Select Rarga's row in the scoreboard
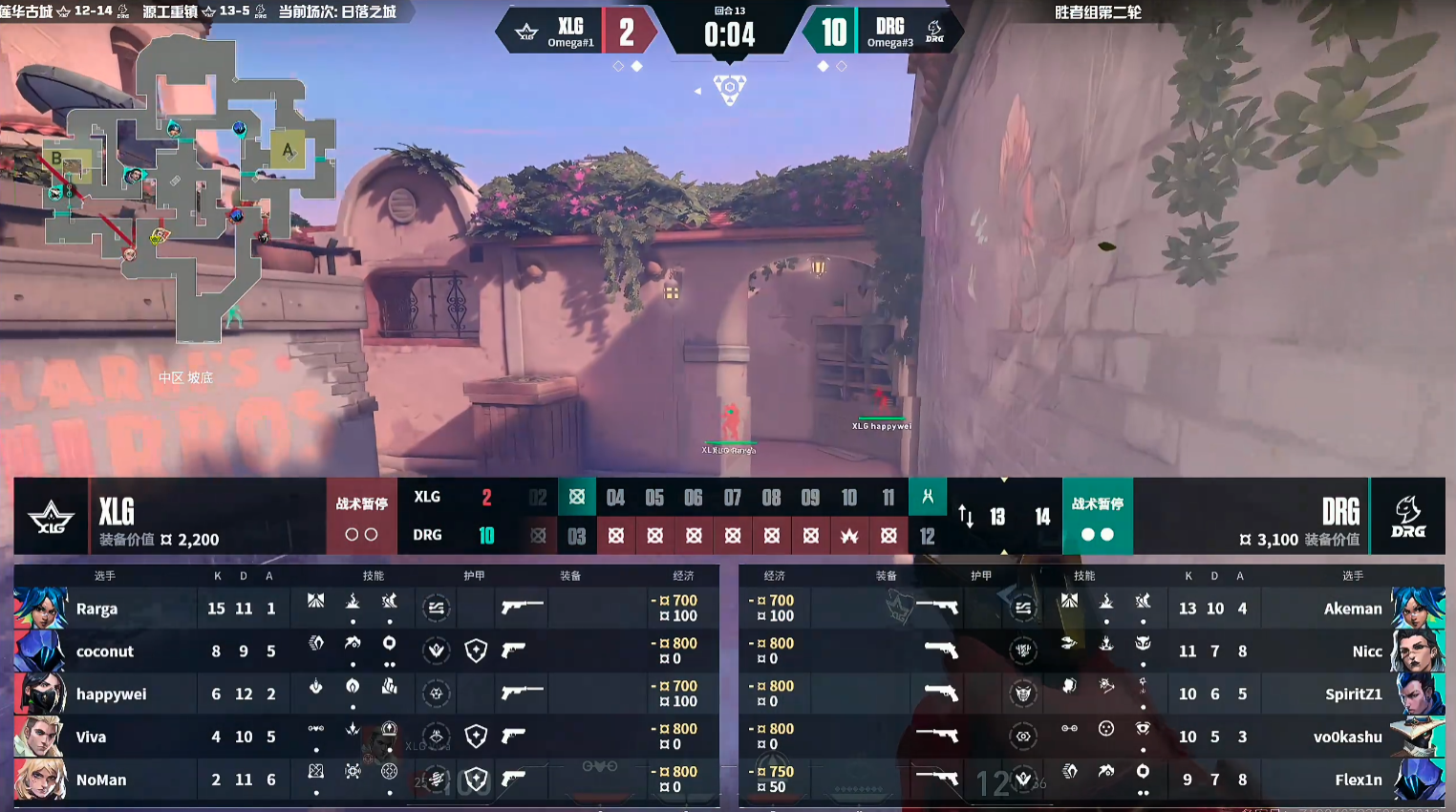Viewport: 1456px width, 812px height. tap(366, 609)
